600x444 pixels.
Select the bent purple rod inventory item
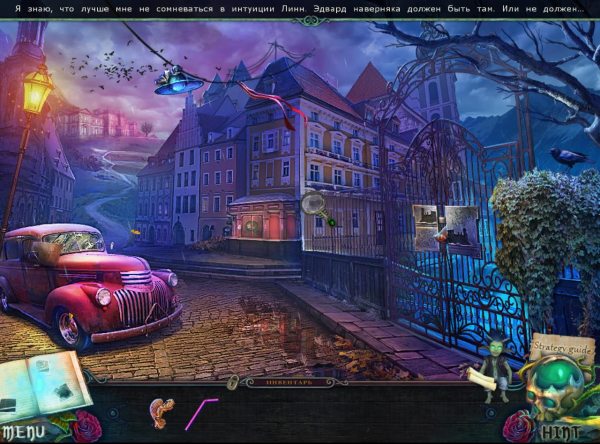click(x=201, y=412)
